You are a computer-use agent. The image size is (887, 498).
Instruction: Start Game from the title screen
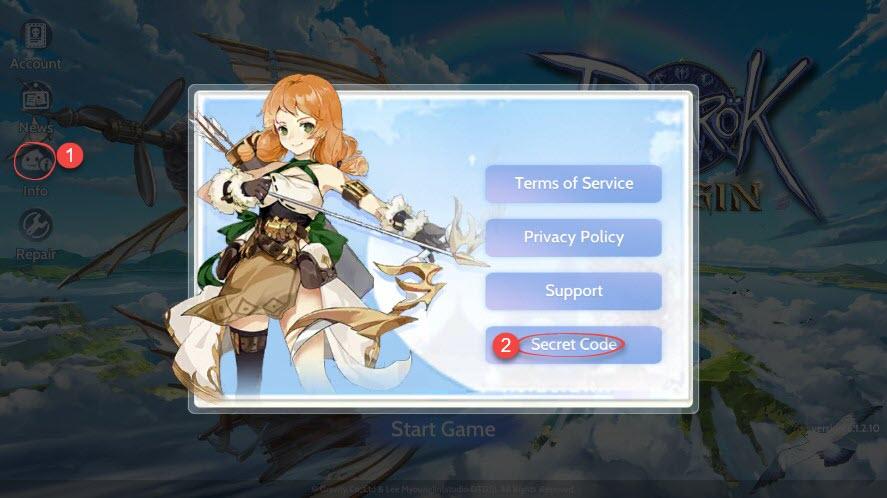pos(442,430)
